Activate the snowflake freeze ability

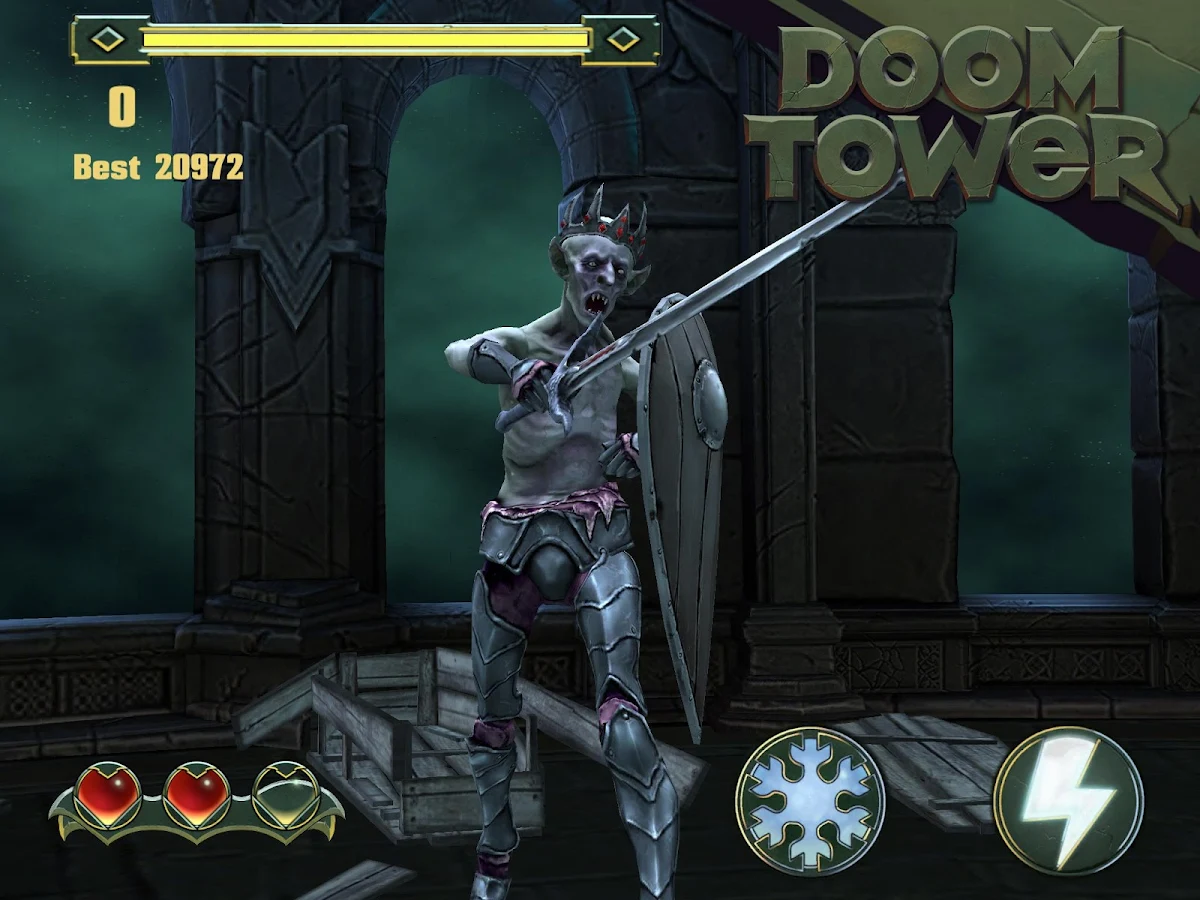click(810, 801)
